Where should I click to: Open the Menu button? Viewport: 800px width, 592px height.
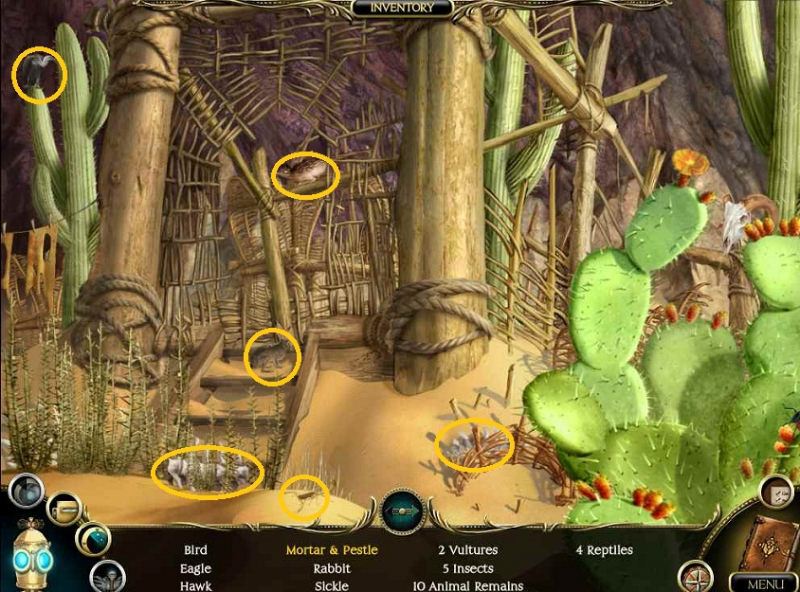tap(763, 582)
